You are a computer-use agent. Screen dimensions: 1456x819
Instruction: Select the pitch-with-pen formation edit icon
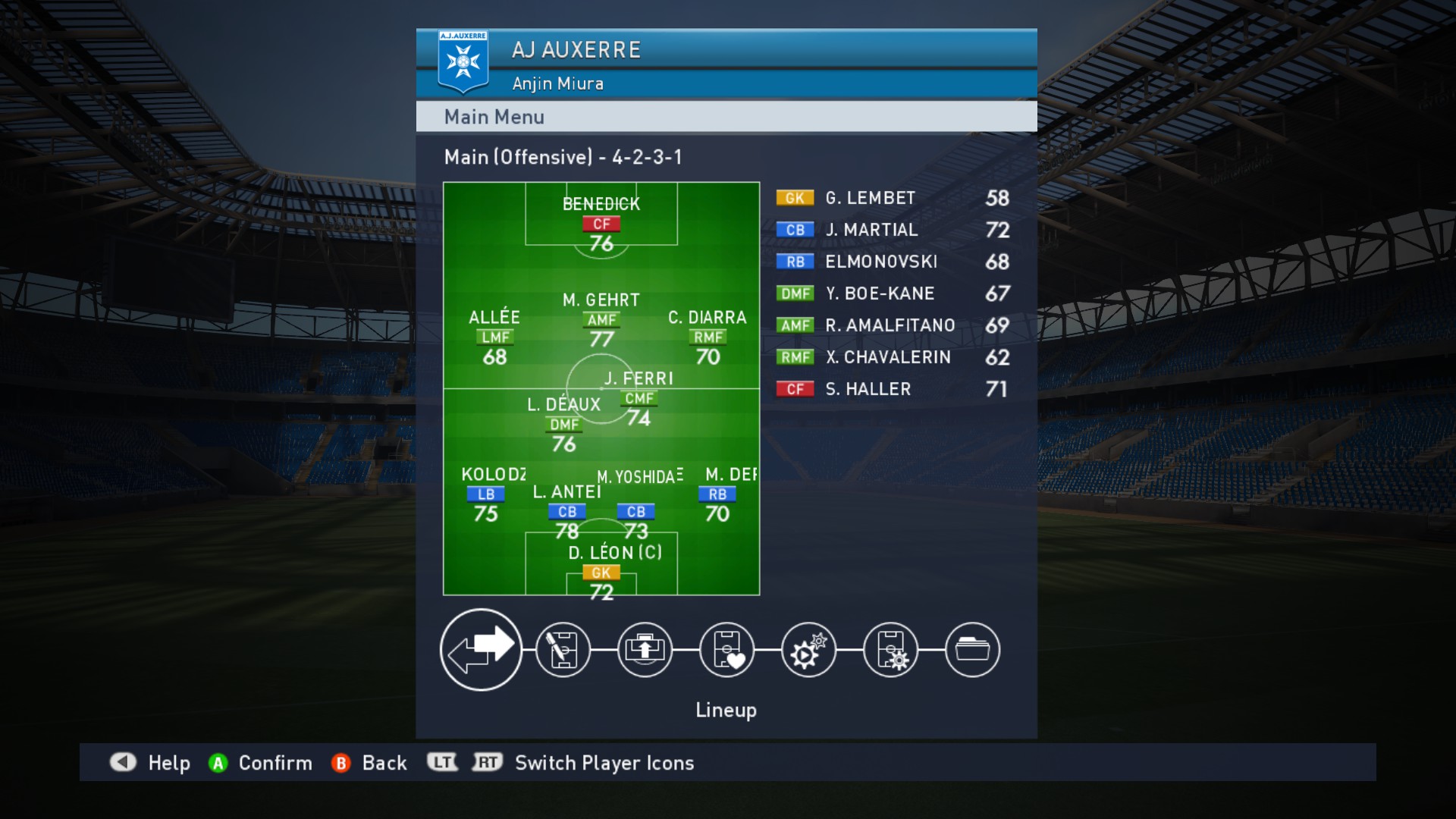pyautogui.click(x=563, y=650)
